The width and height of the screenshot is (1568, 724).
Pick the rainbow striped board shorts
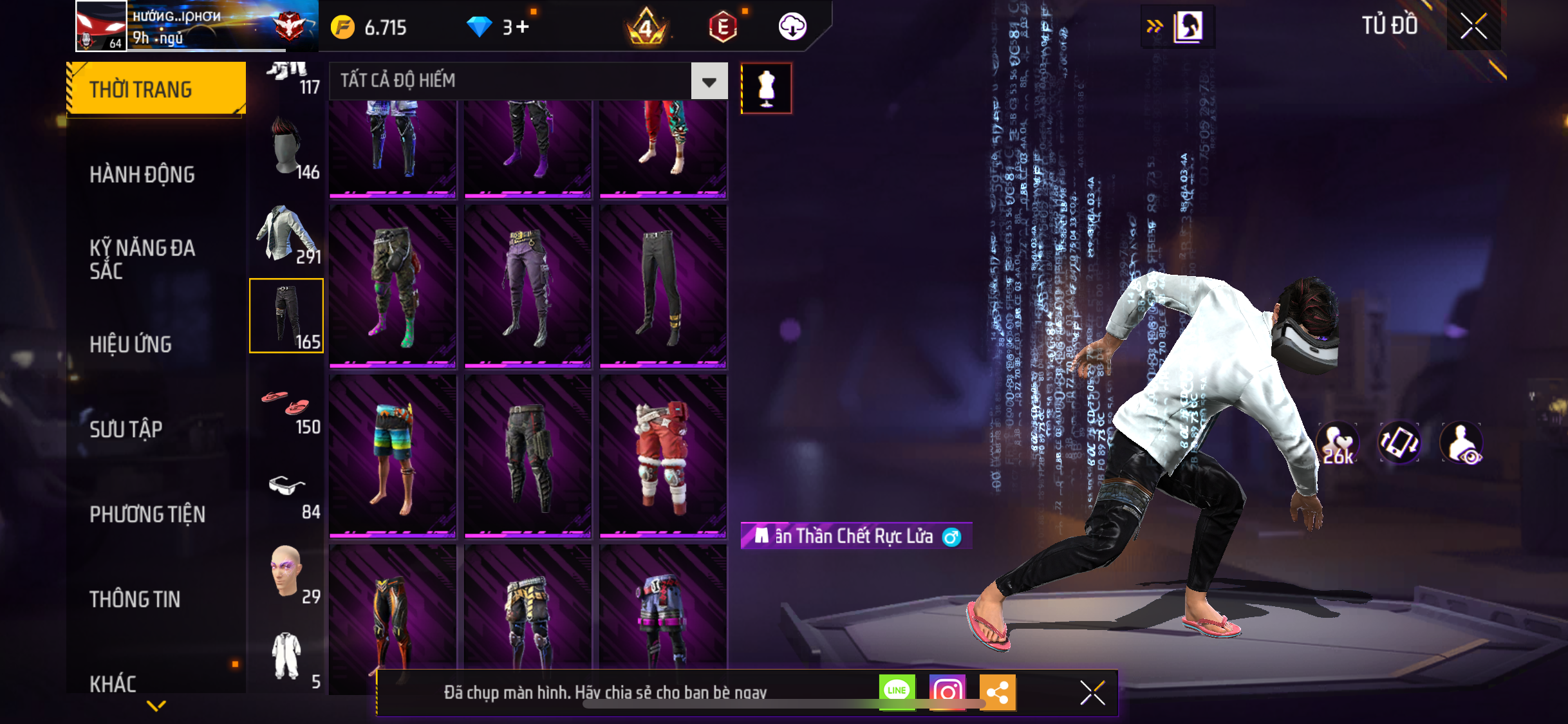coord(393,456)
